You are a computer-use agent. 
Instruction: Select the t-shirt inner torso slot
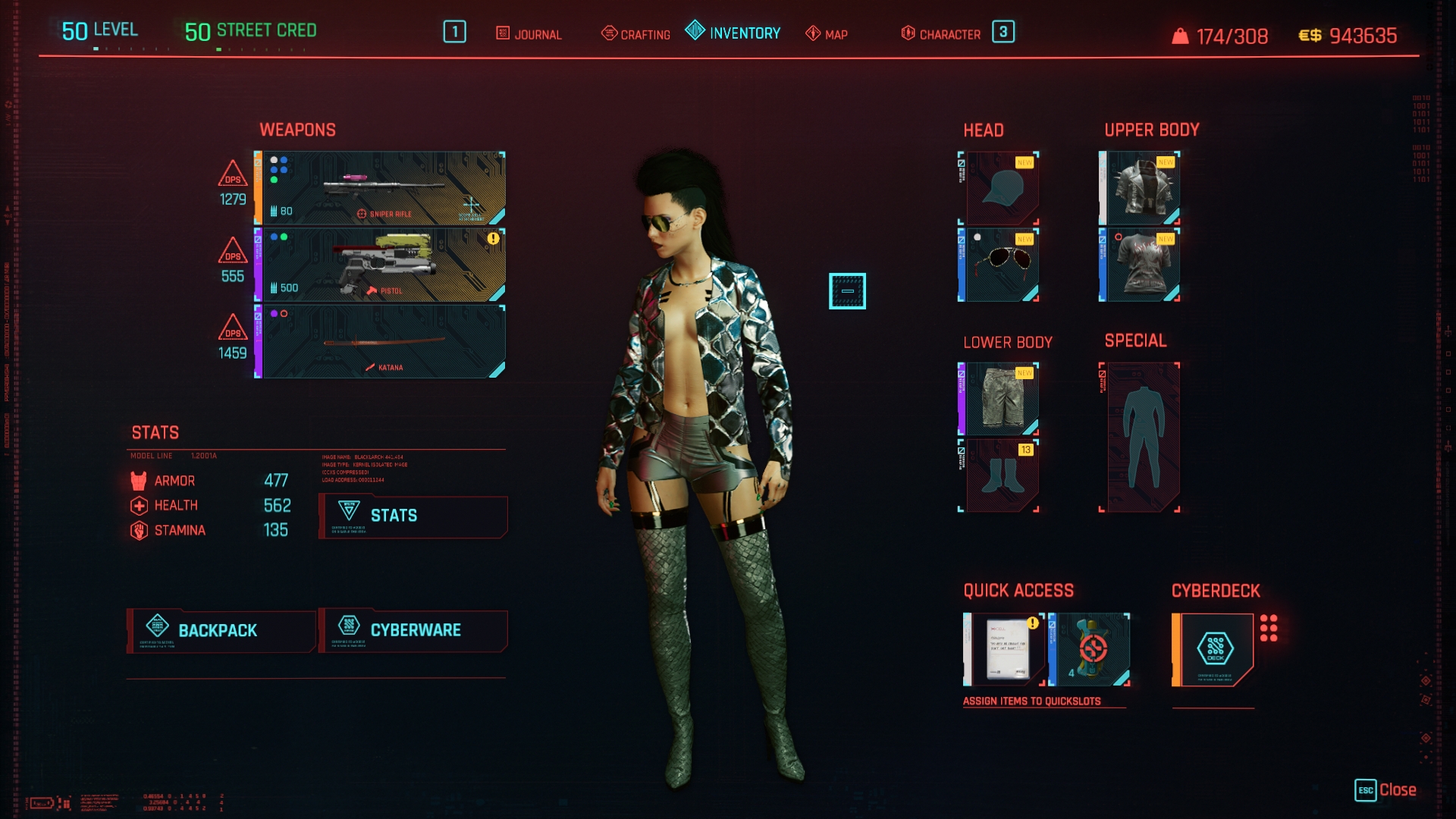pos(1141,265)
